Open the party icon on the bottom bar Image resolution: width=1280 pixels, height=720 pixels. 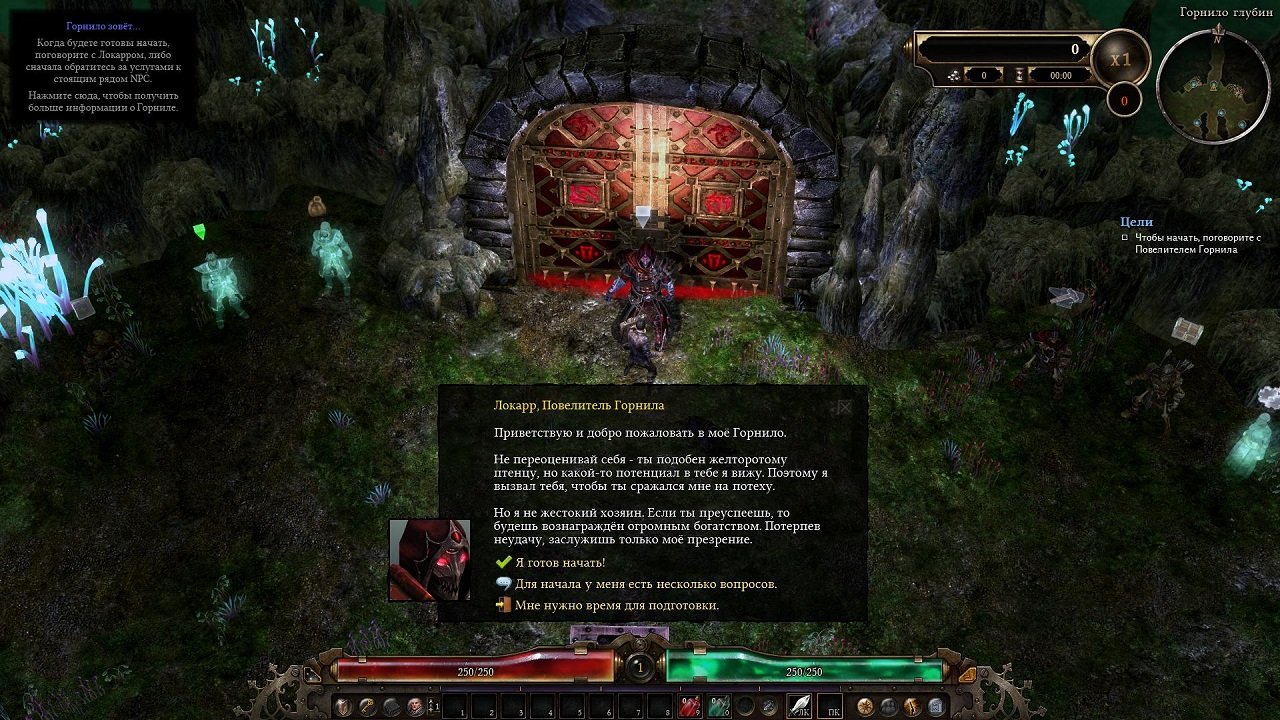point(888,706)
